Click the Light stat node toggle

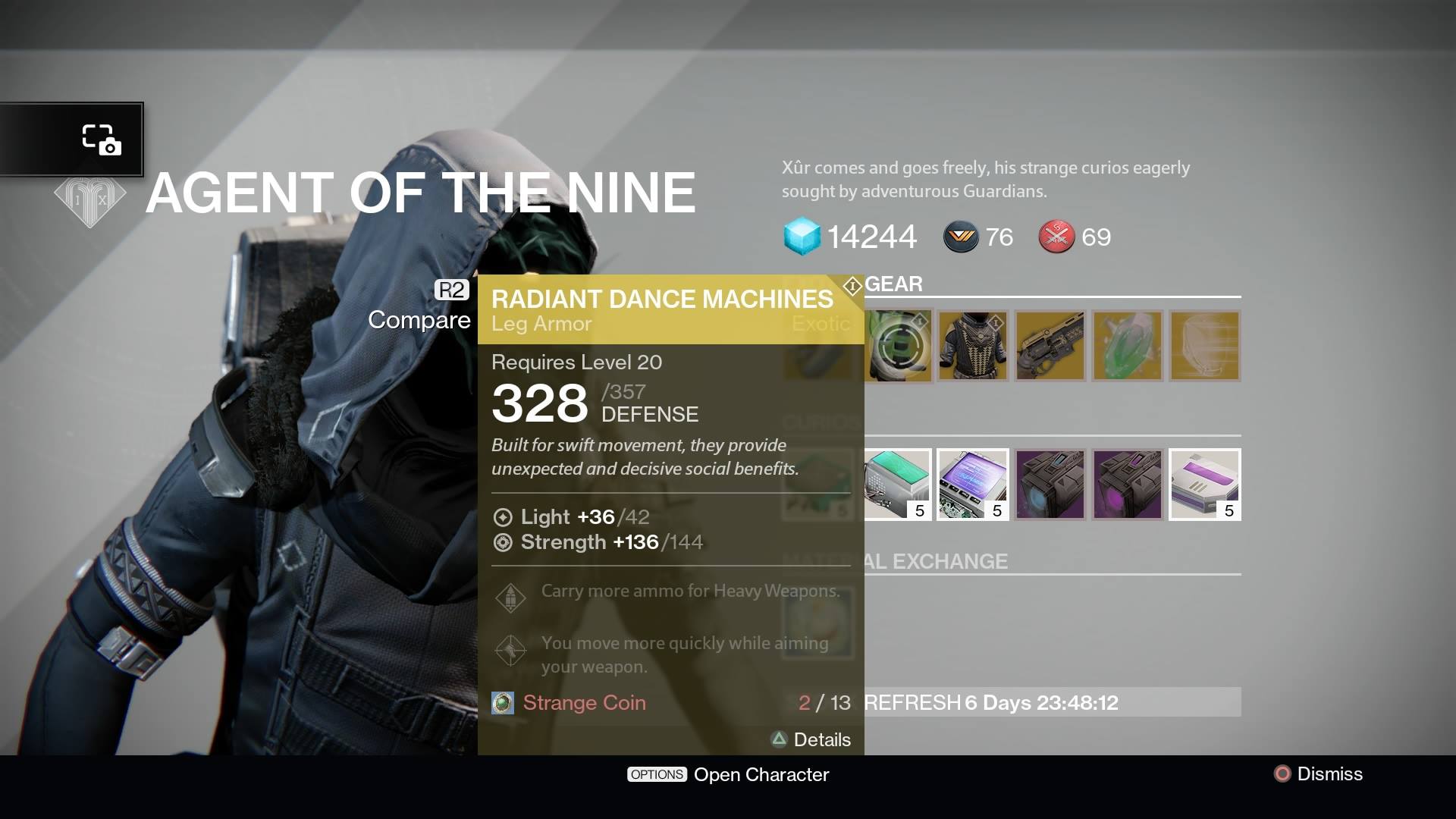click(x=501, y=517)
